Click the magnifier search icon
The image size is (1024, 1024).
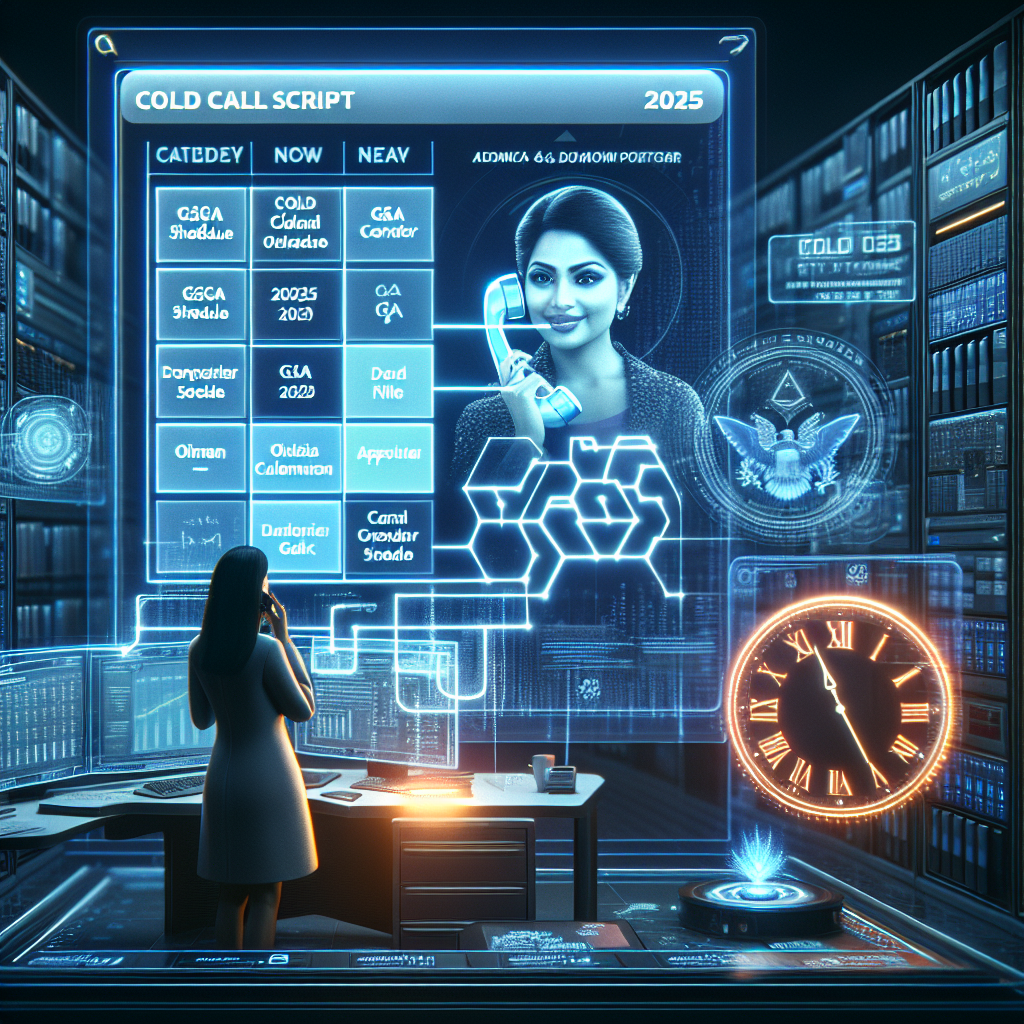tap(101, 43)
